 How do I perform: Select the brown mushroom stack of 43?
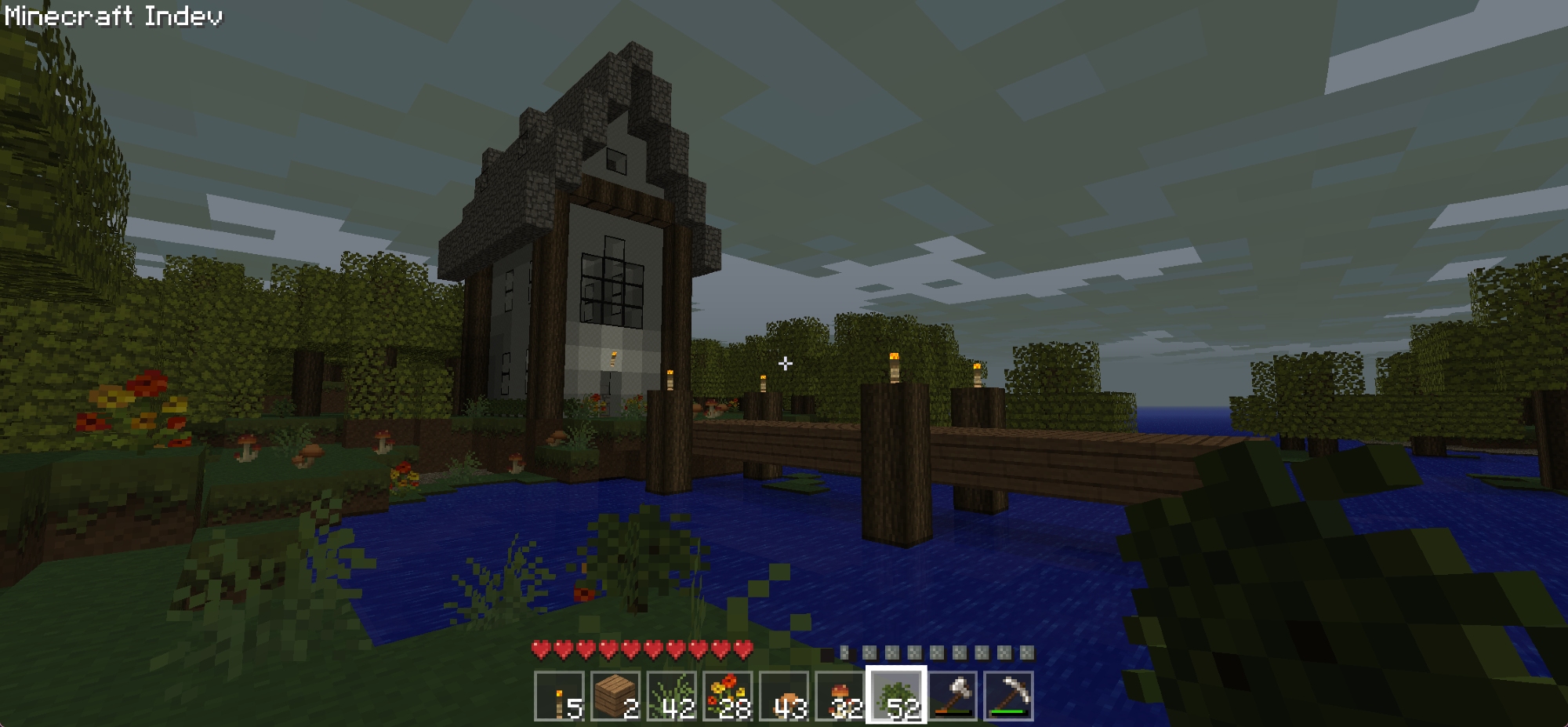[784, 696]
